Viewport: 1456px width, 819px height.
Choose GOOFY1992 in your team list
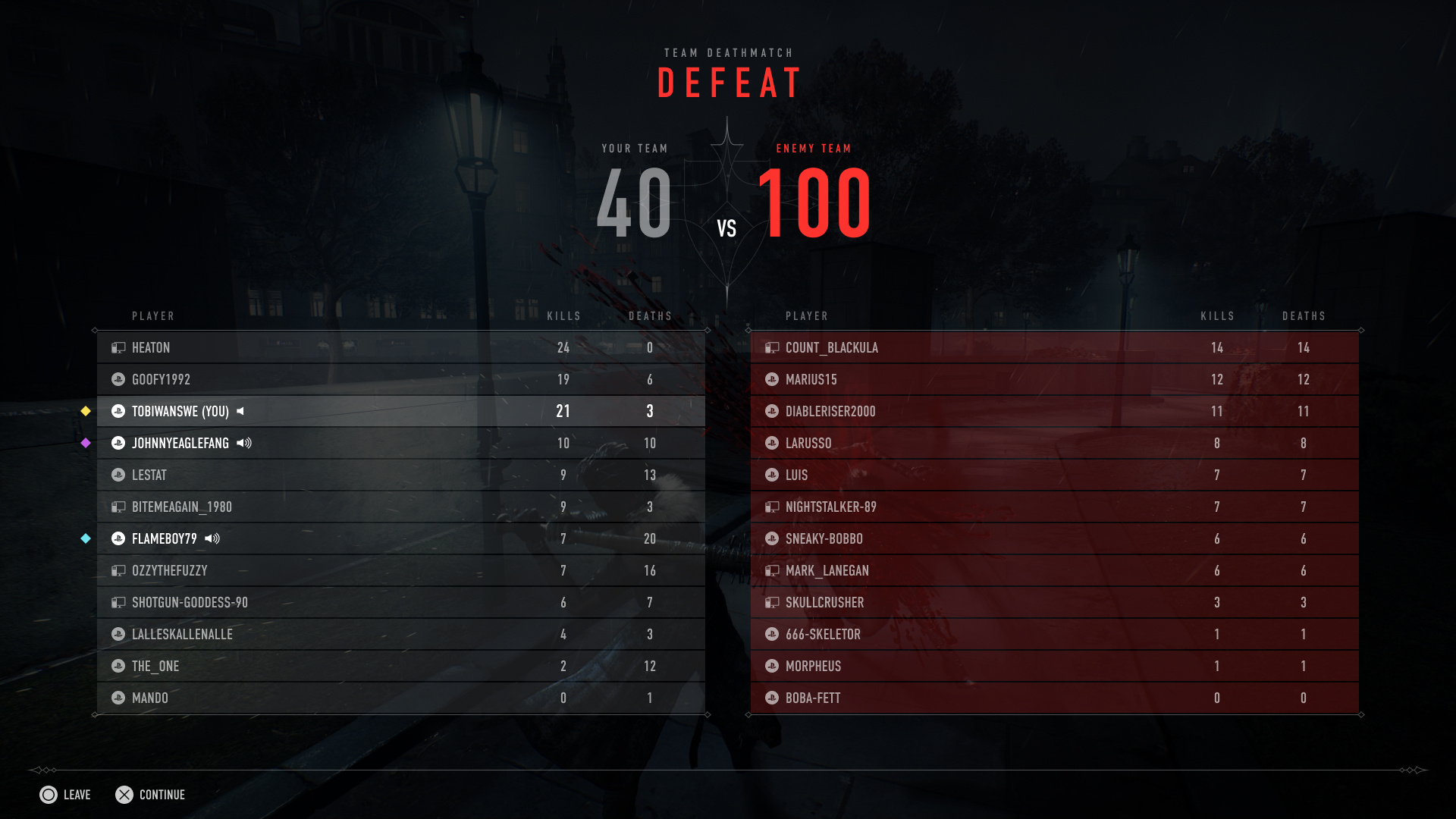(400, 380)
